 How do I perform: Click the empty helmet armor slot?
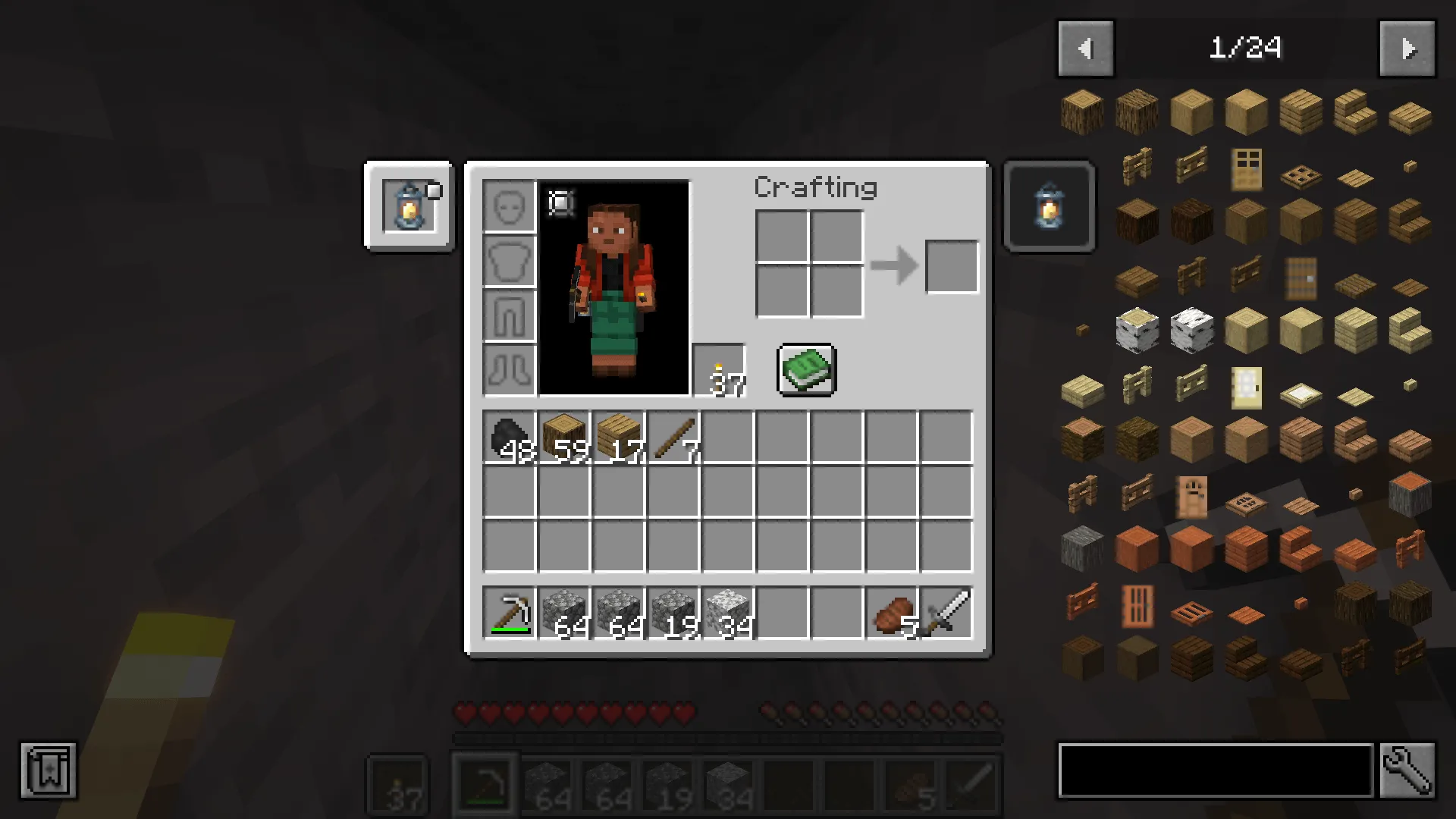(509, 206)
